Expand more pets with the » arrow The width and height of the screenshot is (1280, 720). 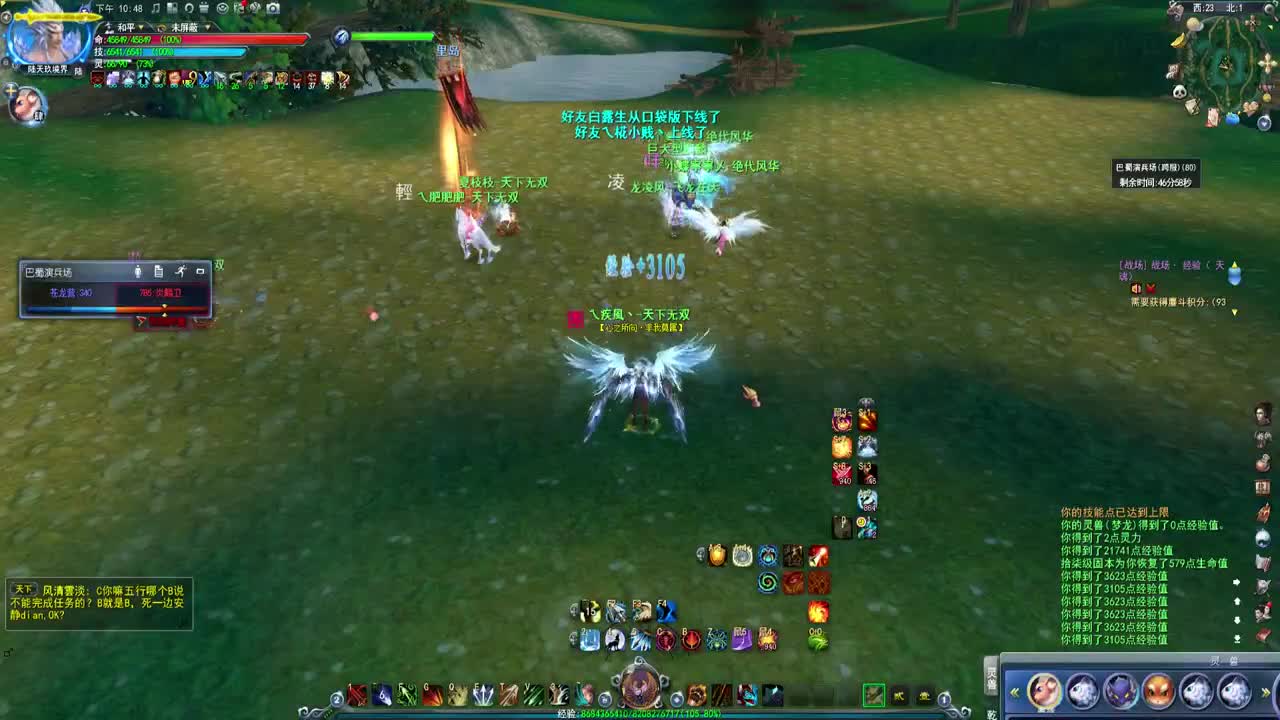coord(1266,691)
